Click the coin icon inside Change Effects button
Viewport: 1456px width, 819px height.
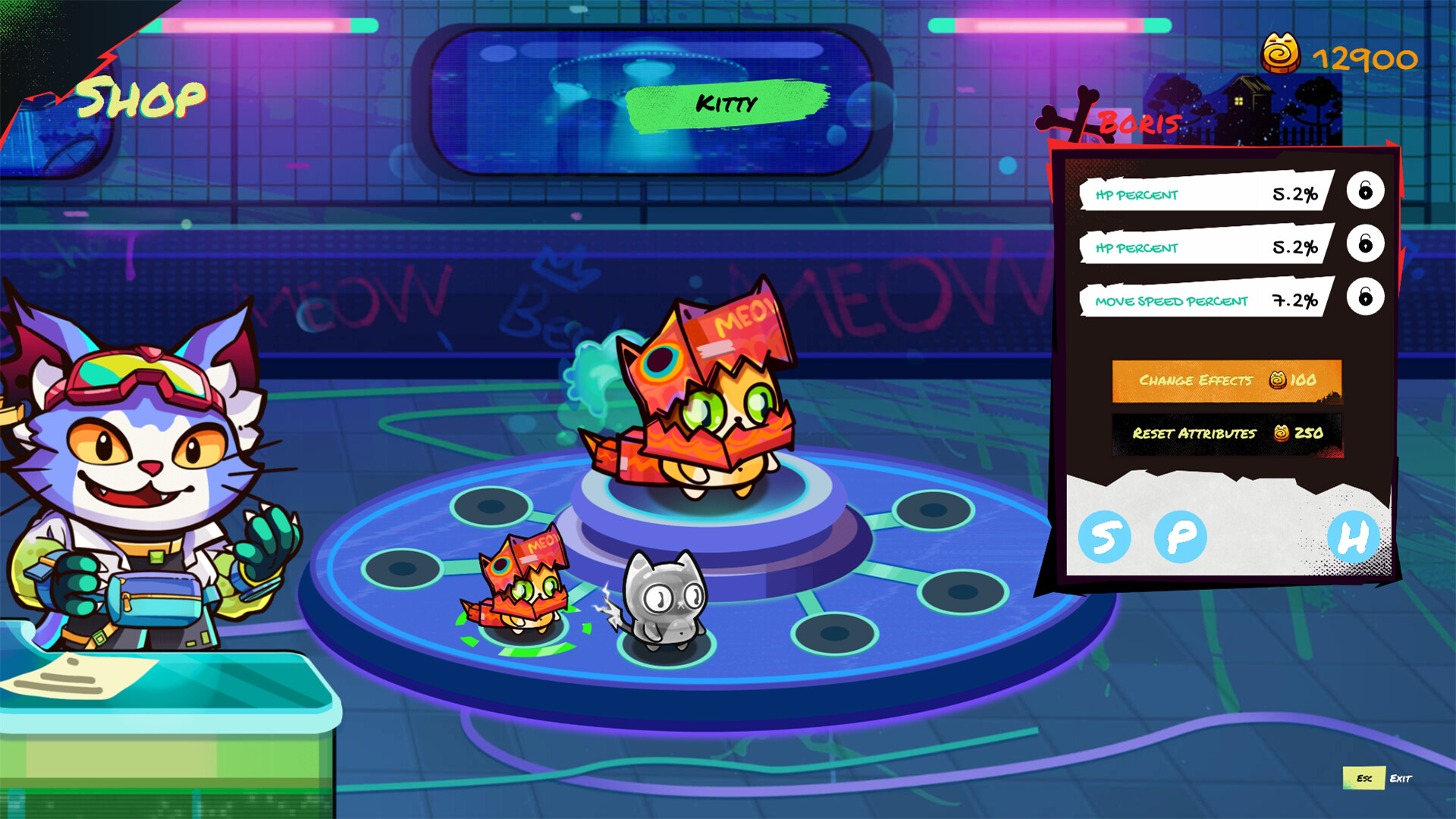(1279, 381)
